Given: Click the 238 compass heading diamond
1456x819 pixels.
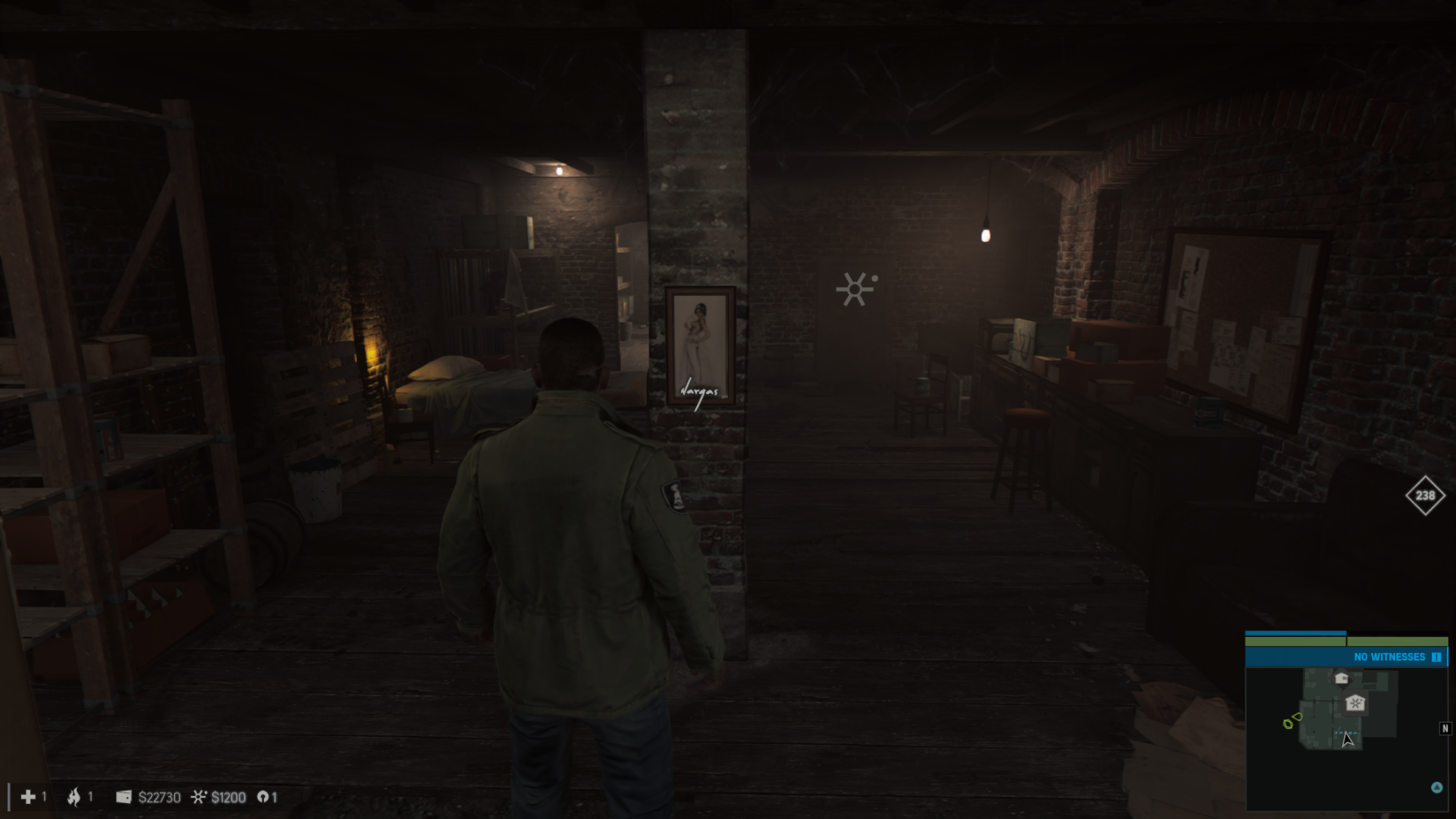Looking at the screenshot, I should point(1424,497).
